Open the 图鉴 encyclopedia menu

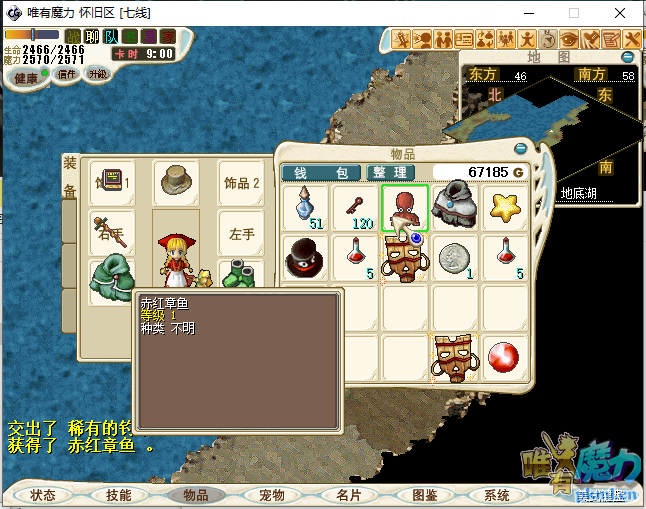pyautogui.click(x=424, y=495)
